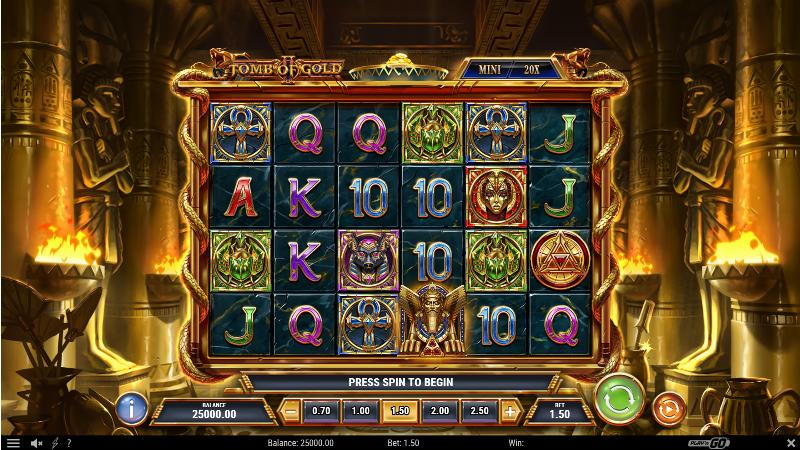Set bet to 2.50

pyautogui.click(x=479, y=410)
